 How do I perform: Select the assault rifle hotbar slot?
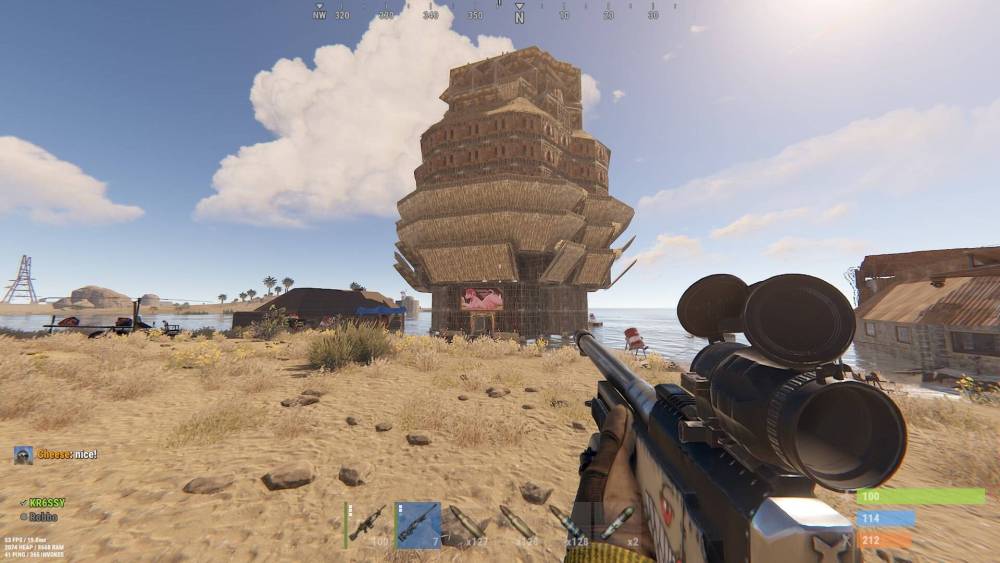(x=367, y=524)
